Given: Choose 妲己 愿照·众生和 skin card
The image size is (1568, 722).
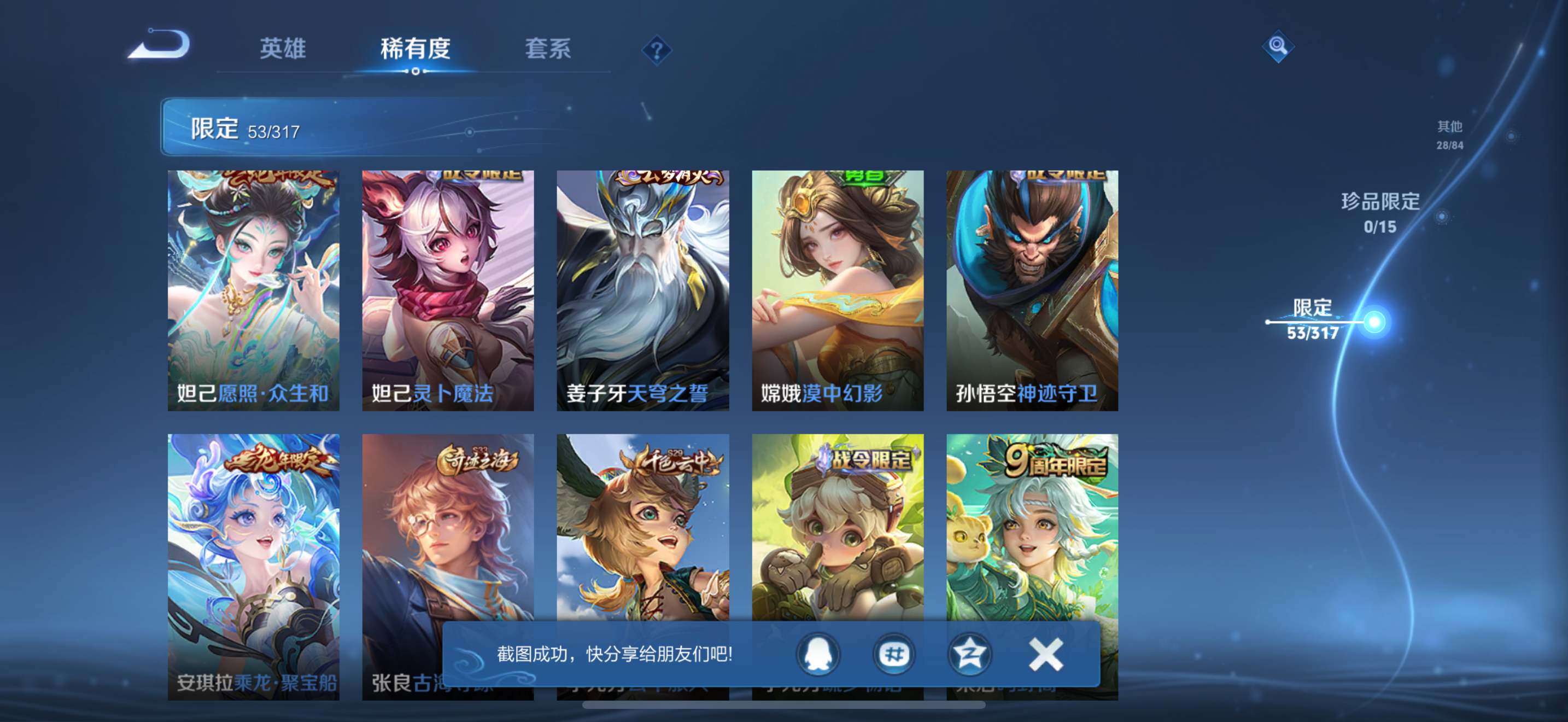Looking at the screenshot, I should point(253,290).
